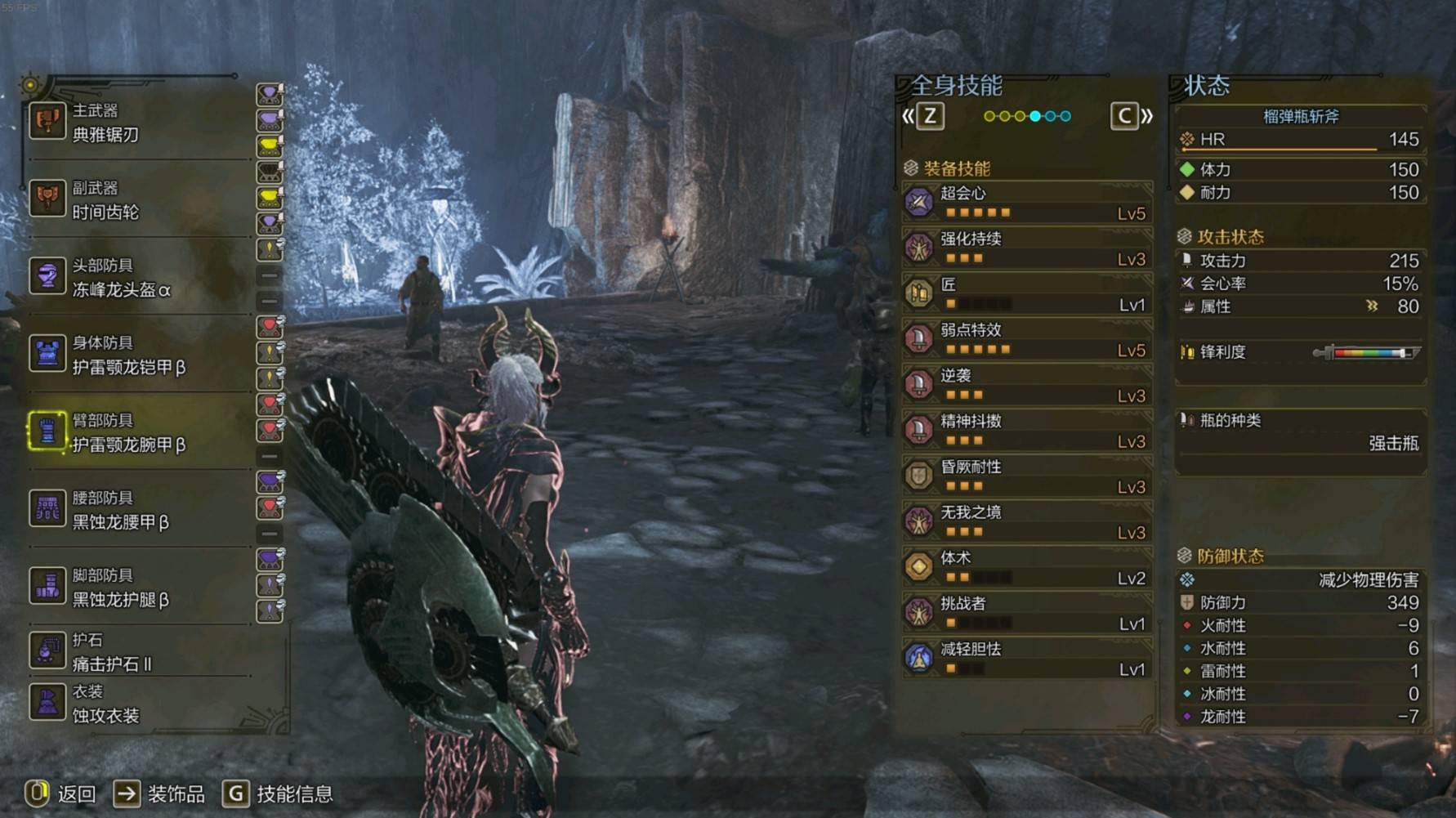Show 超会心 skill details
Screen dimensions: 1456x818
tap(1027, 203)
